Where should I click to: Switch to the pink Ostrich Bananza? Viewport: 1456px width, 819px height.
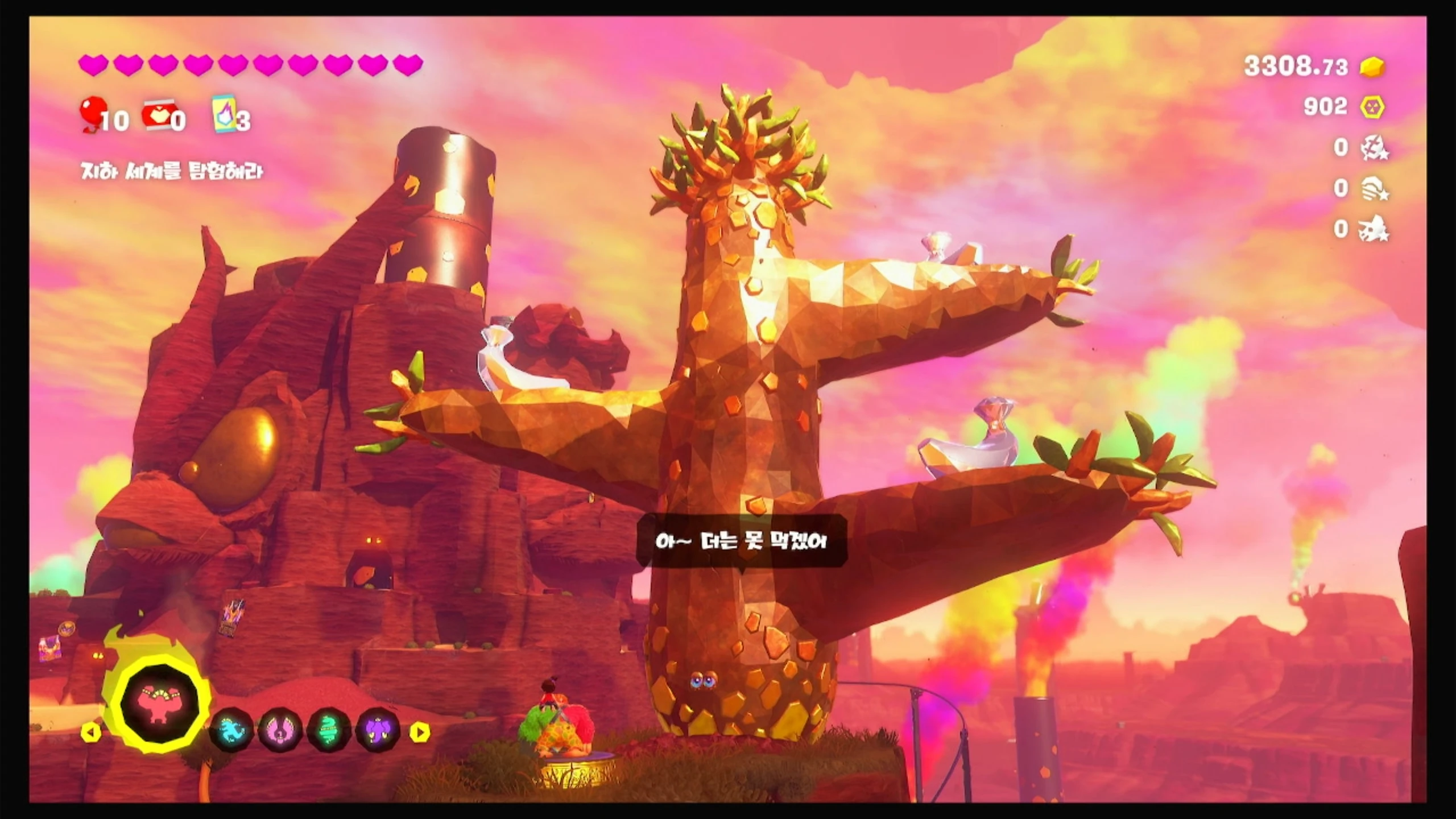[x=280, y=731]
